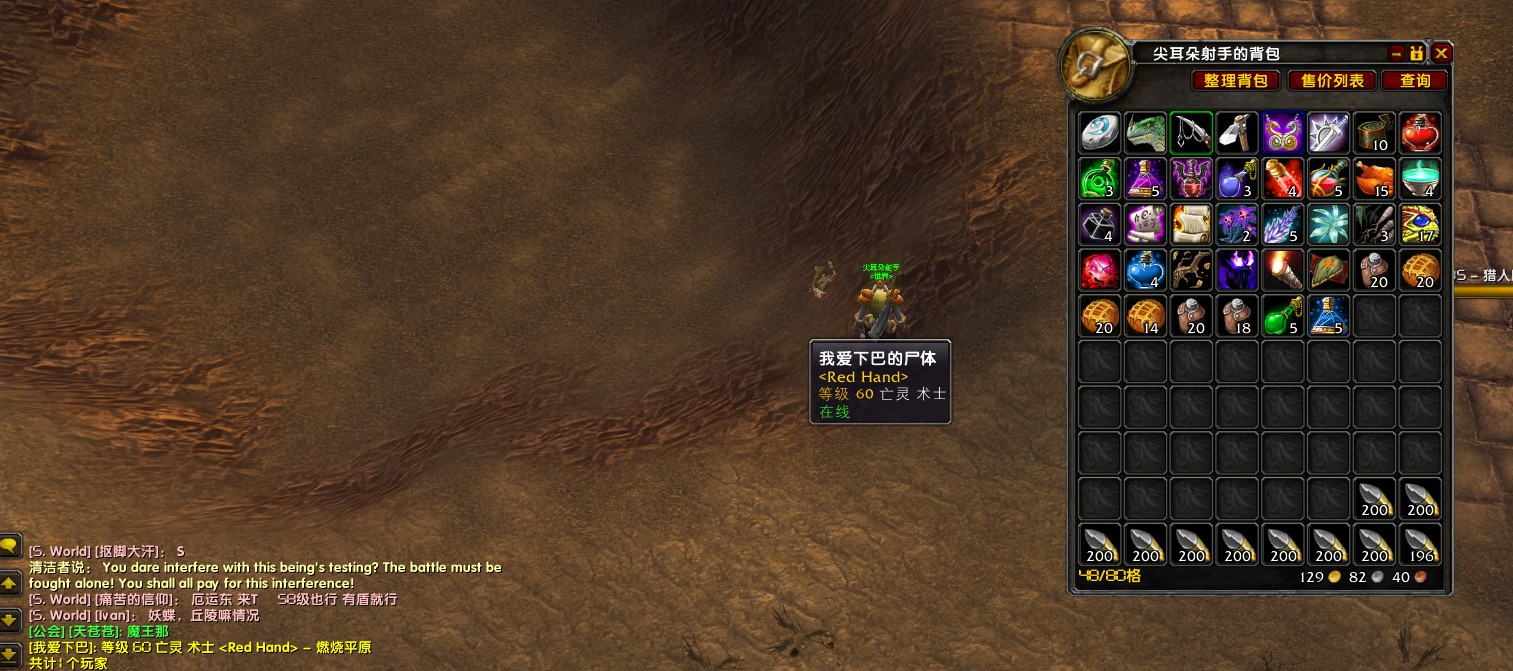
Task: Select the mining pick item
Action: coord(1237,132)
